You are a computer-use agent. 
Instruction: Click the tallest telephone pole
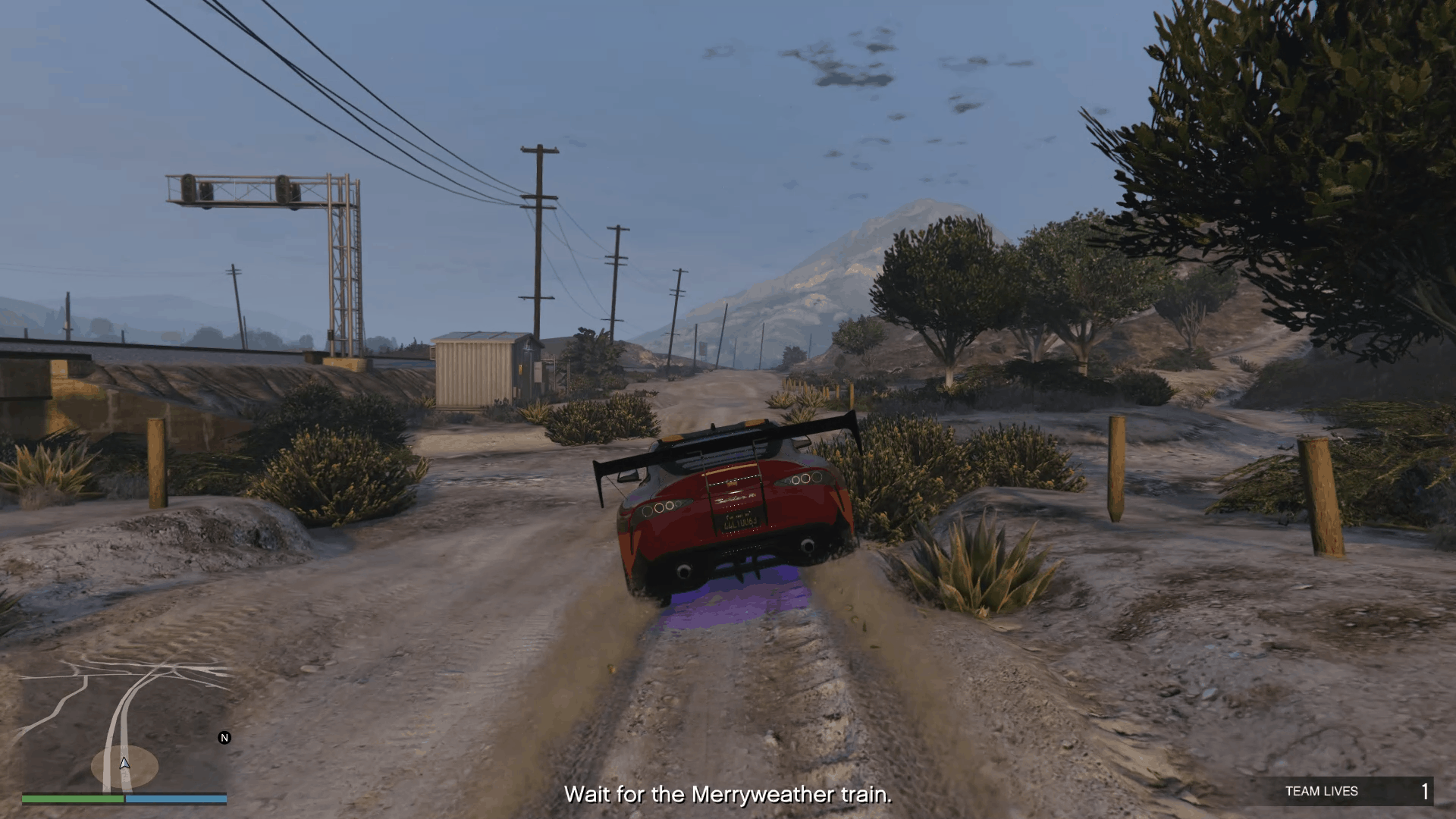point(538,227)
